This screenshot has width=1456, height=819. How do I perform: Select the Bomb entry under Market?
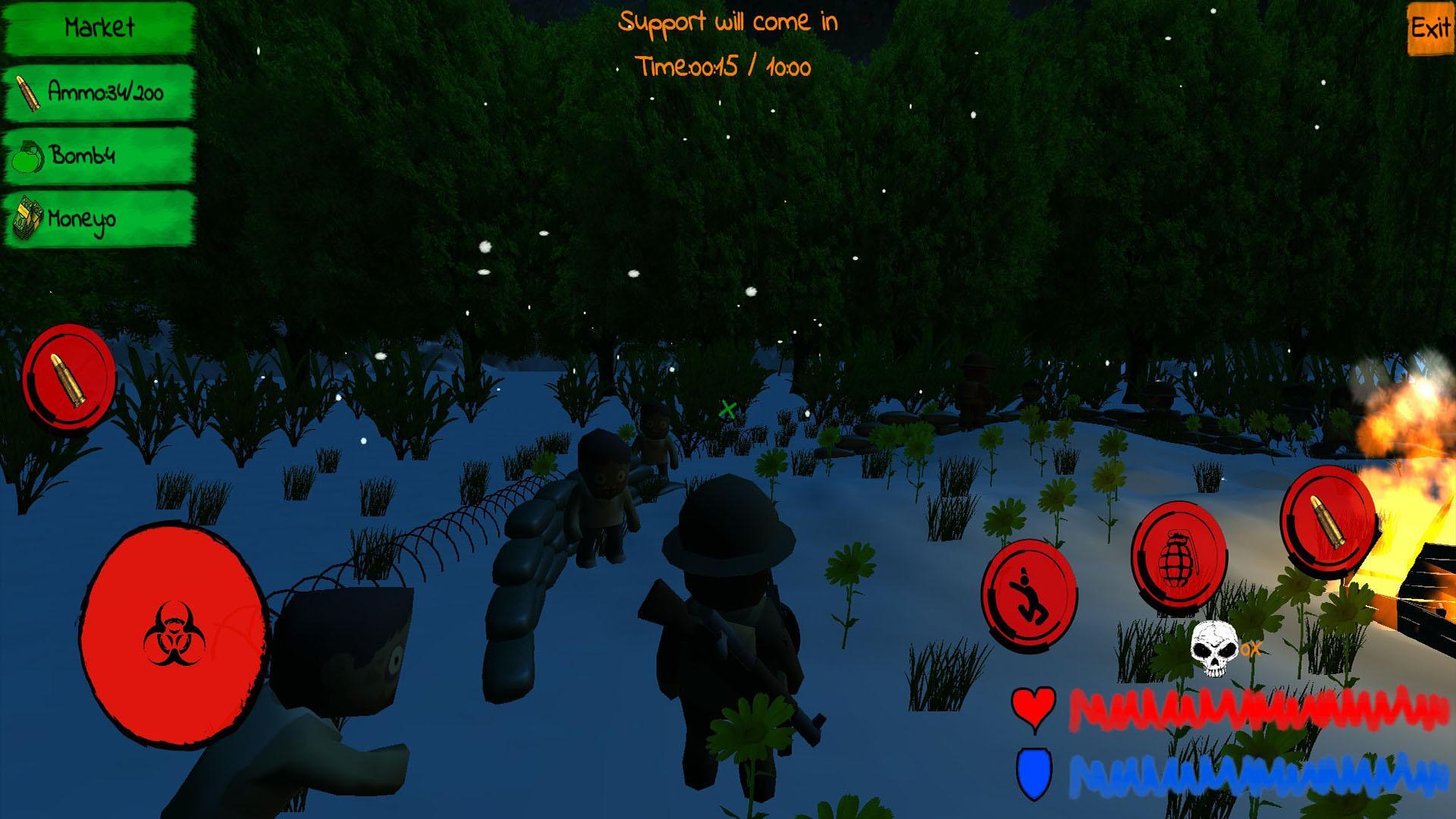click(x=99, y=156)
